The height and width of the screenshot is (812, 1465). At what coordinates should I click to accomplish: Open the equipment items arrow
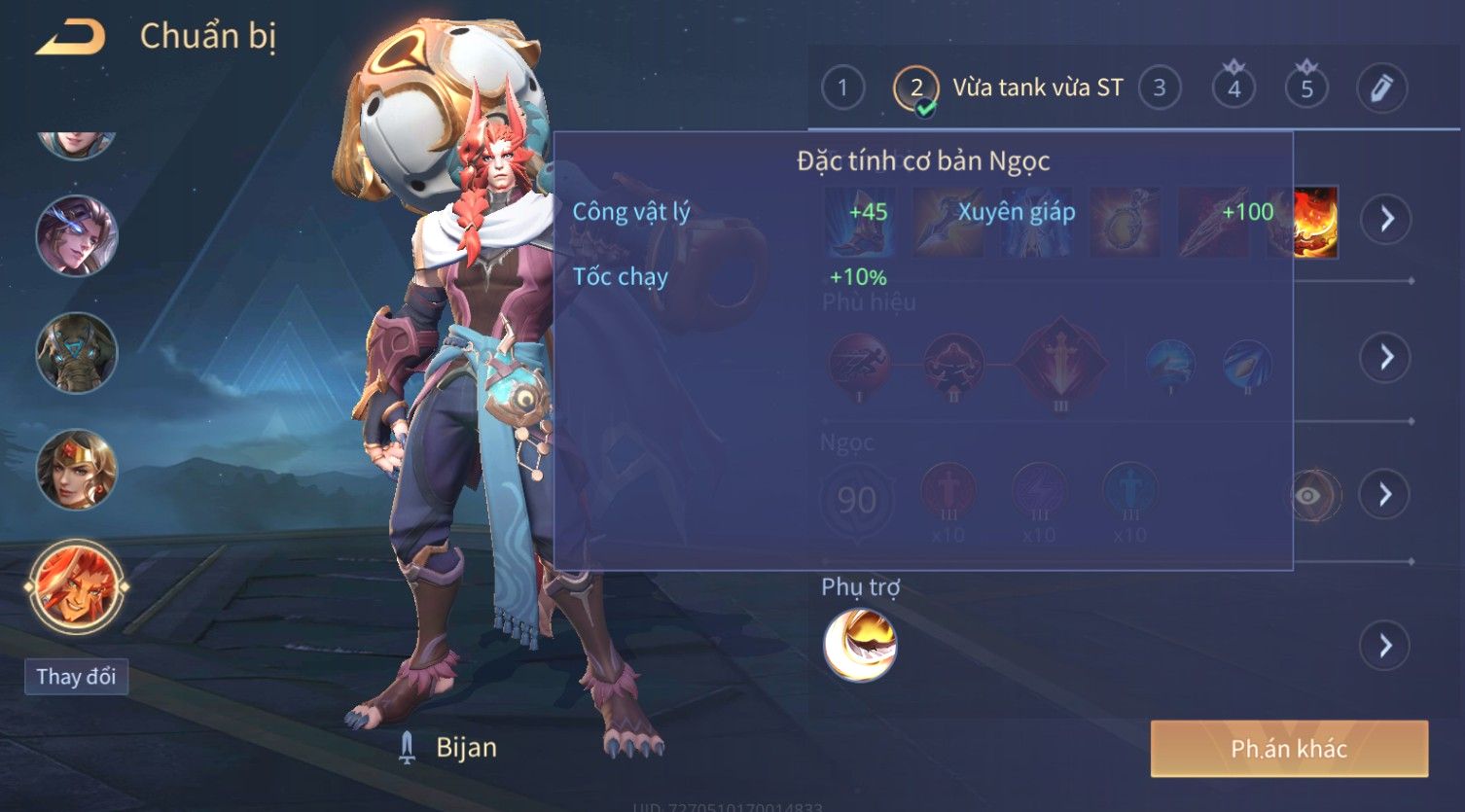[x=1386, y=219]
